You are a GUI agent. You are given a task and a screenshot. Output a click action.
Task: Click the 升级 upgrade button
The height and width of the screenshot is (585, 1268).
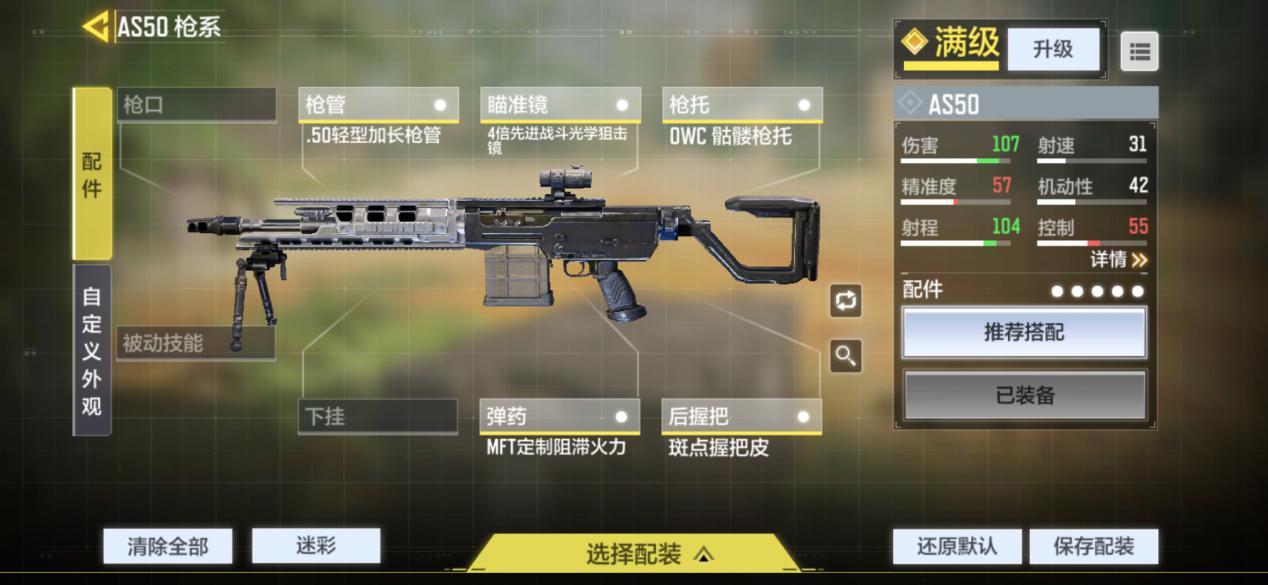(x=1052, y=49)
